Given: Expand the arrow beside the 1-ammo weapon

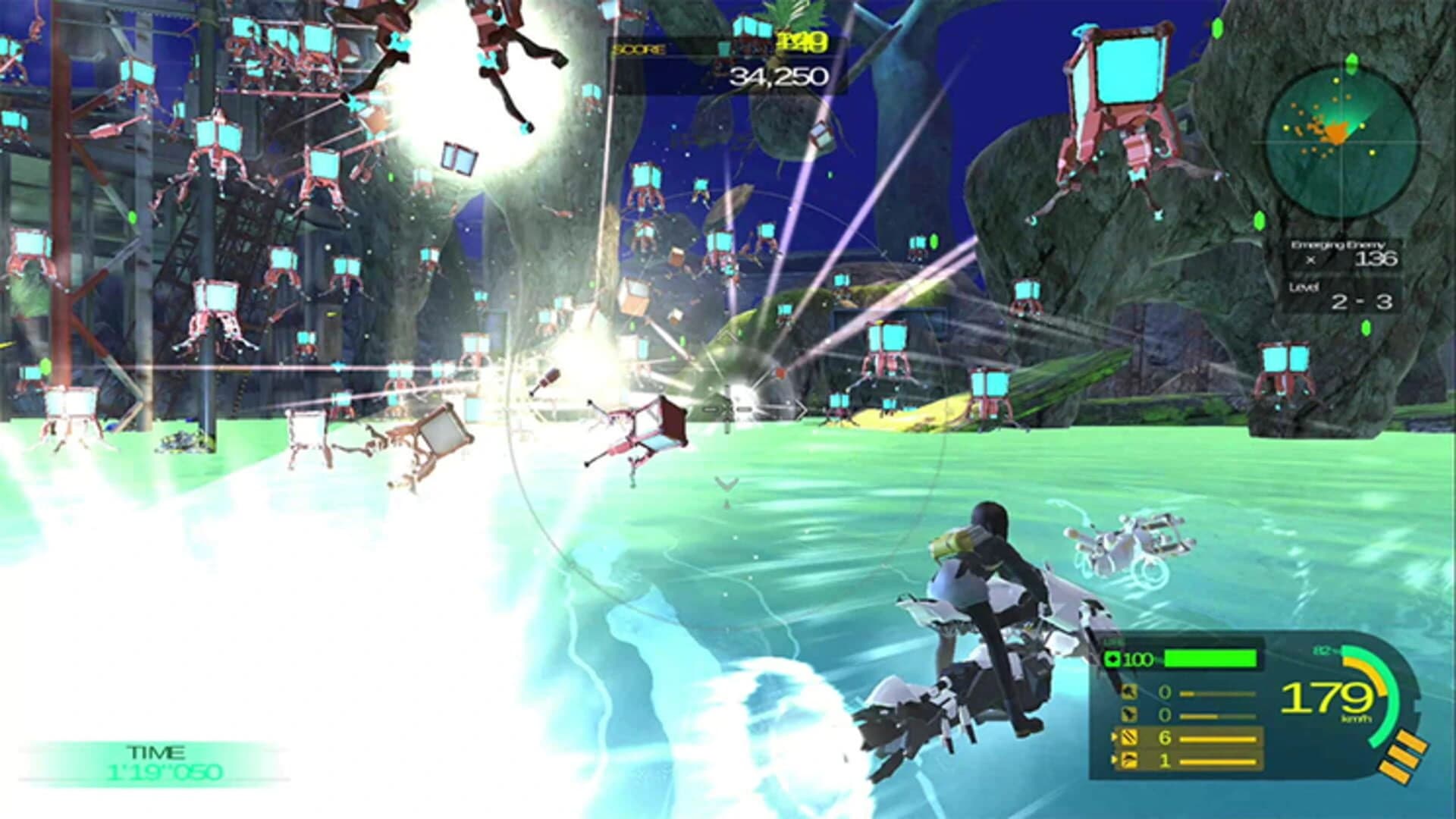Looking at the screenshot, I should [1114, 759].
